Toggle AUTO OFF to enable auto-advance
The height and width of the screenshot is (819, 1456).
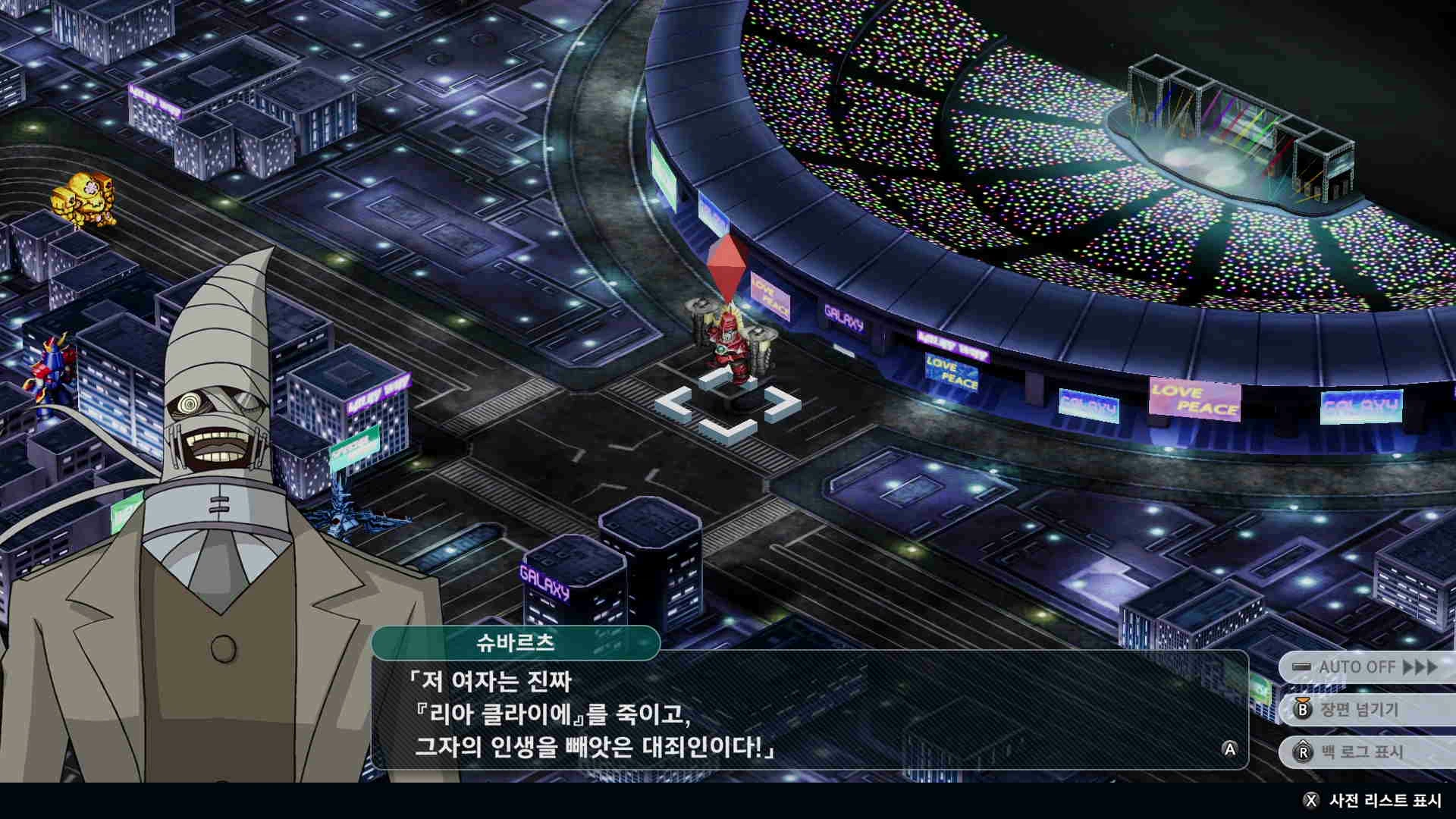[x=1357, y=666]
